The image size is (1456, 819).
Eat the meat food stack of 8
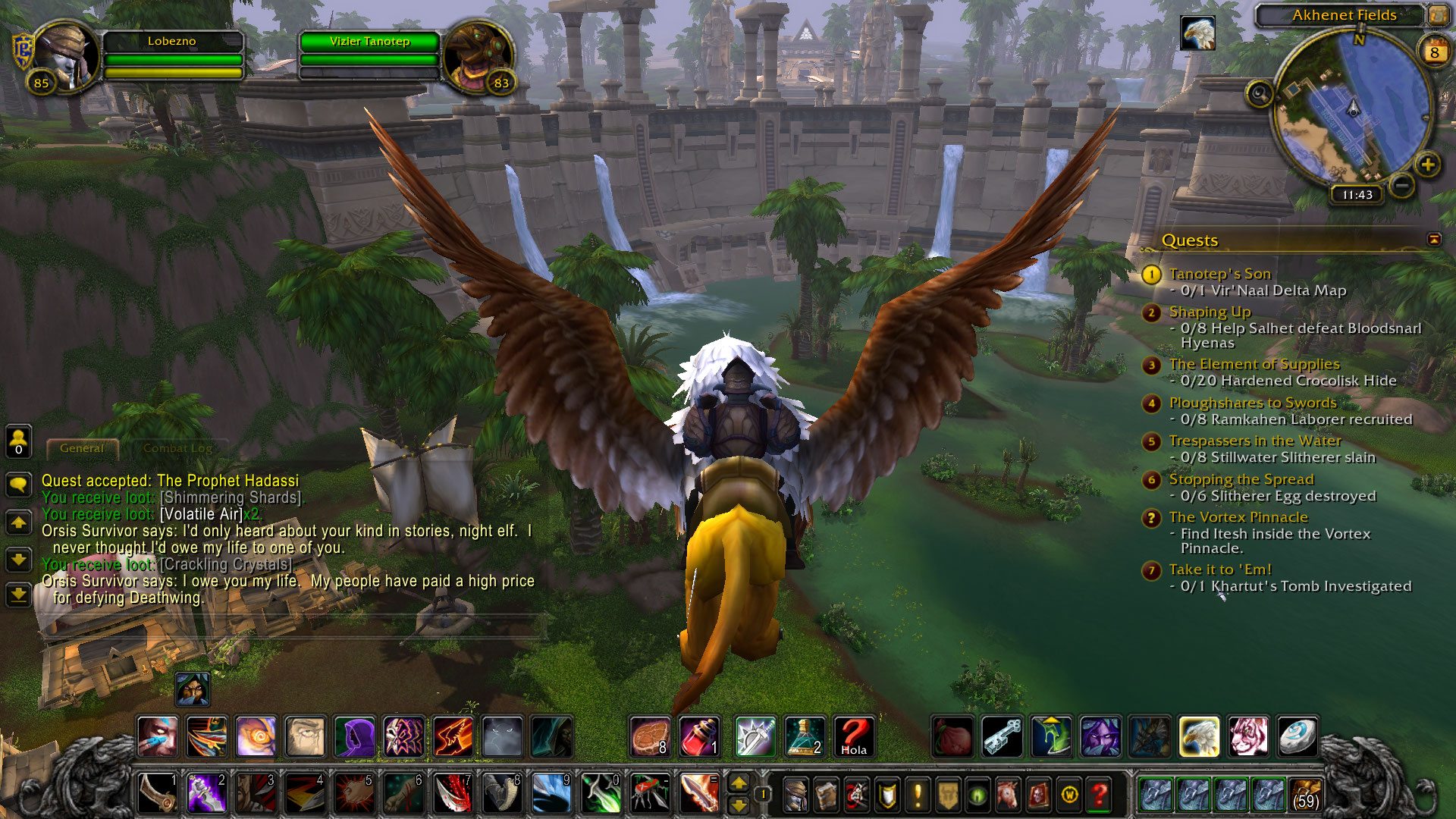650,736
